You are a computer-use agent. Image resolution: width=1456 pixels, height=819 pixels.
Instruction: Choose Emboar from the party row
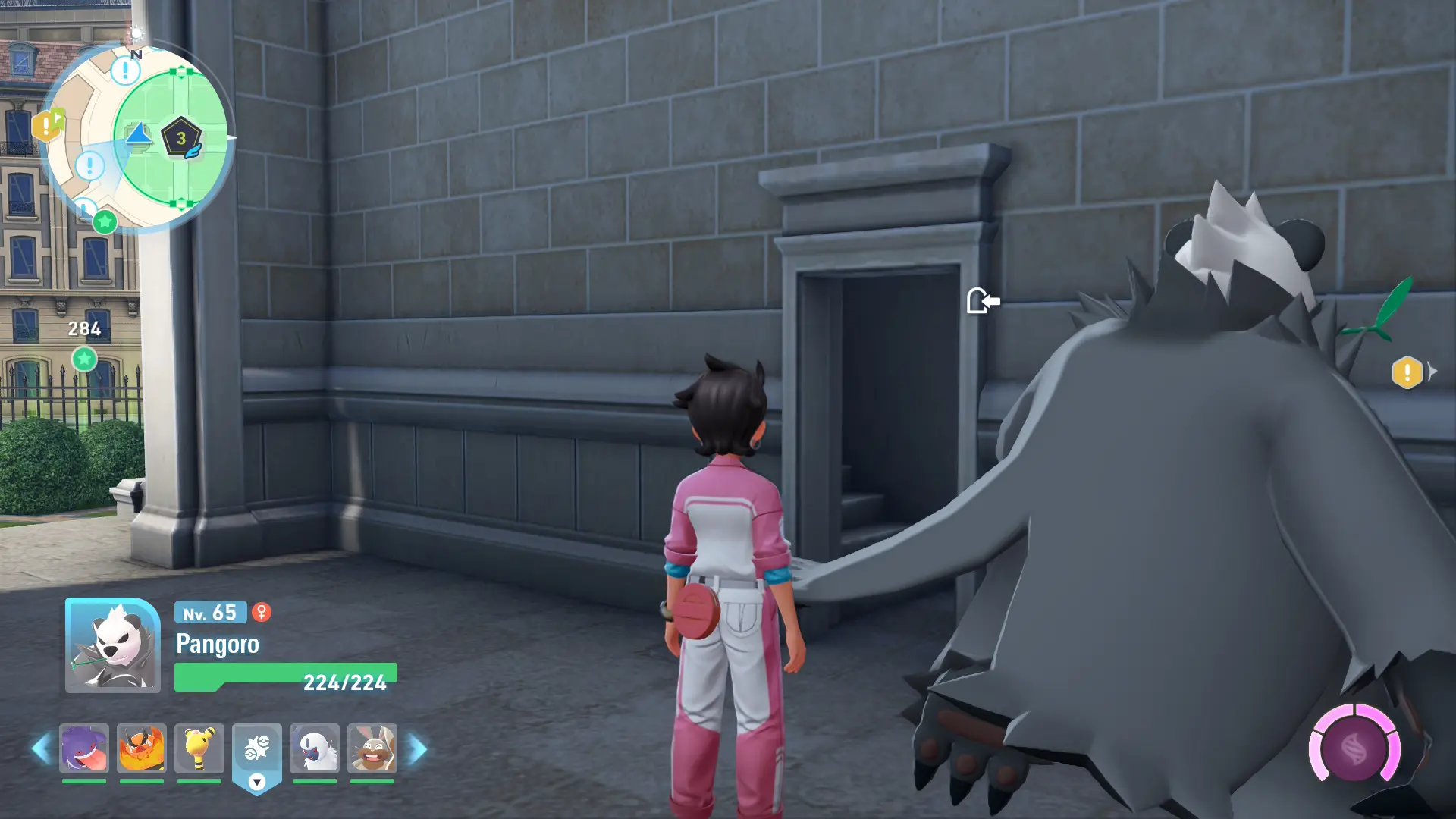coord(141,749)
